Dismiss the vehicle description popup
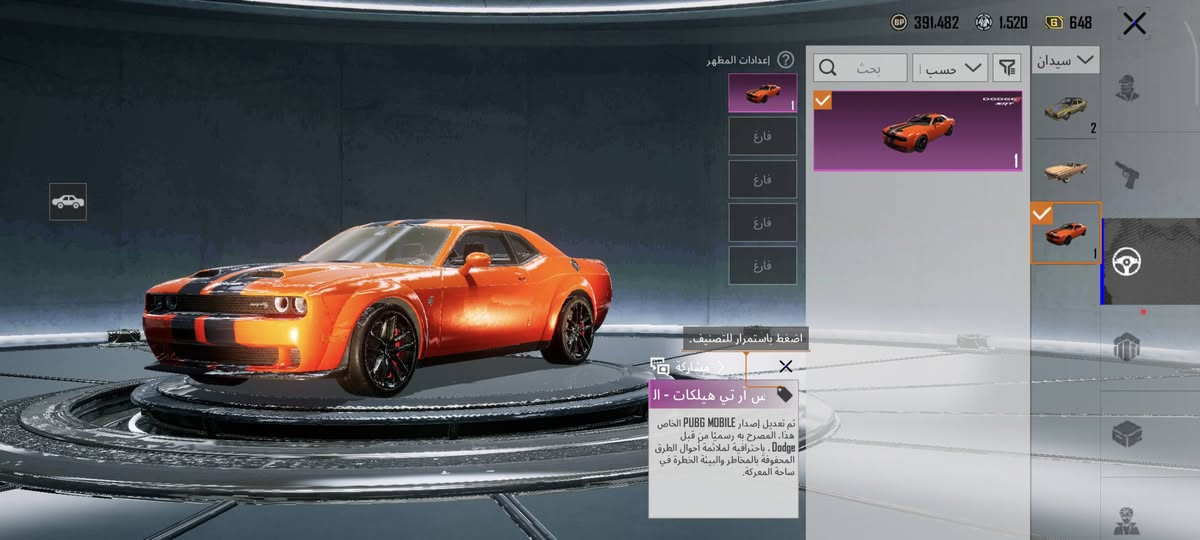The width and height of the screenshot is (1200, 540). pyautogui.click(x=786, y=367)
